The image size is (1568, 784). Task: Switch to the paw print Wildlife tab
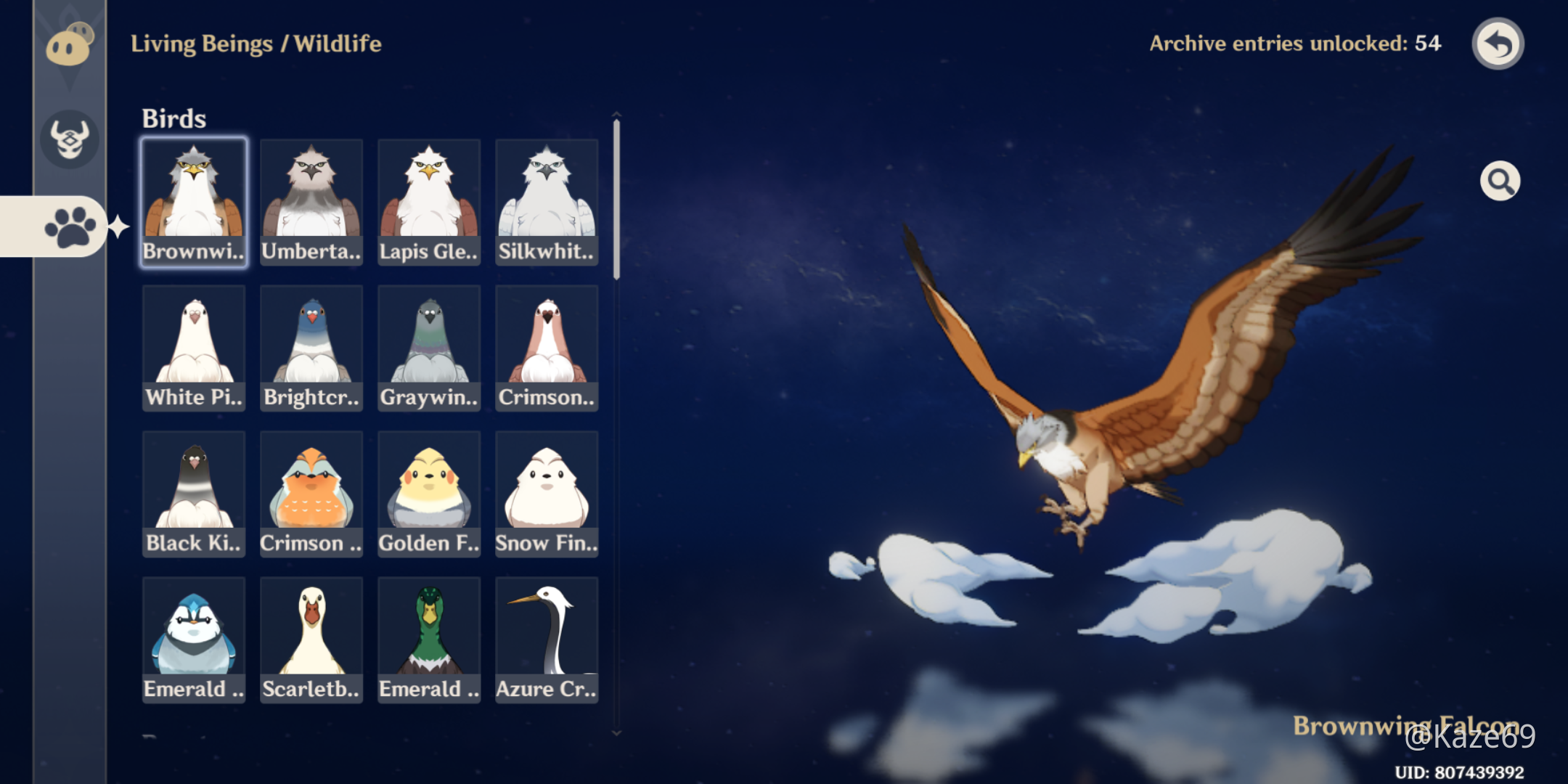(x=70, y=226)
